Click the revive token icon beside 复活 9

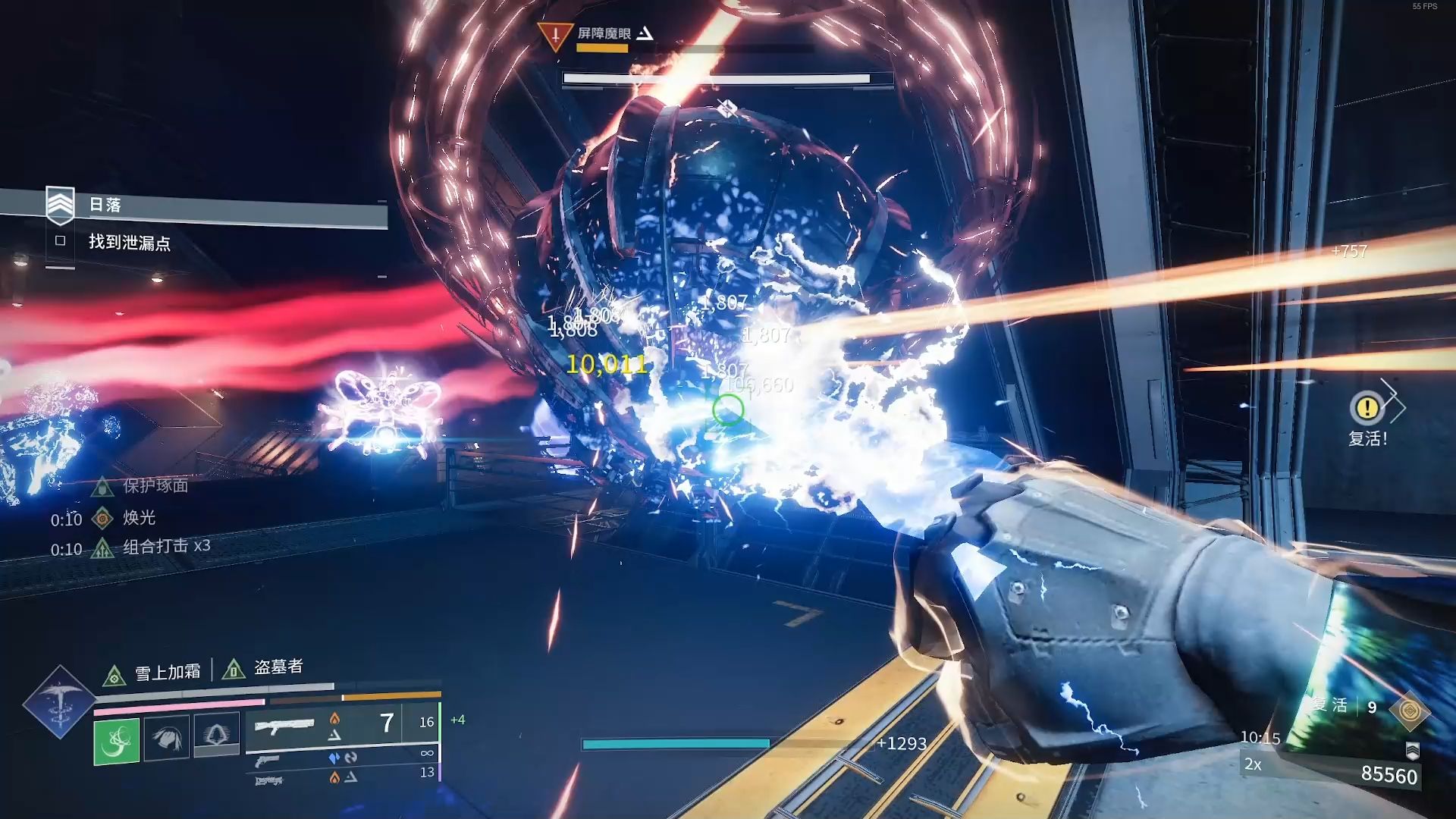[x=1410, y=711]
